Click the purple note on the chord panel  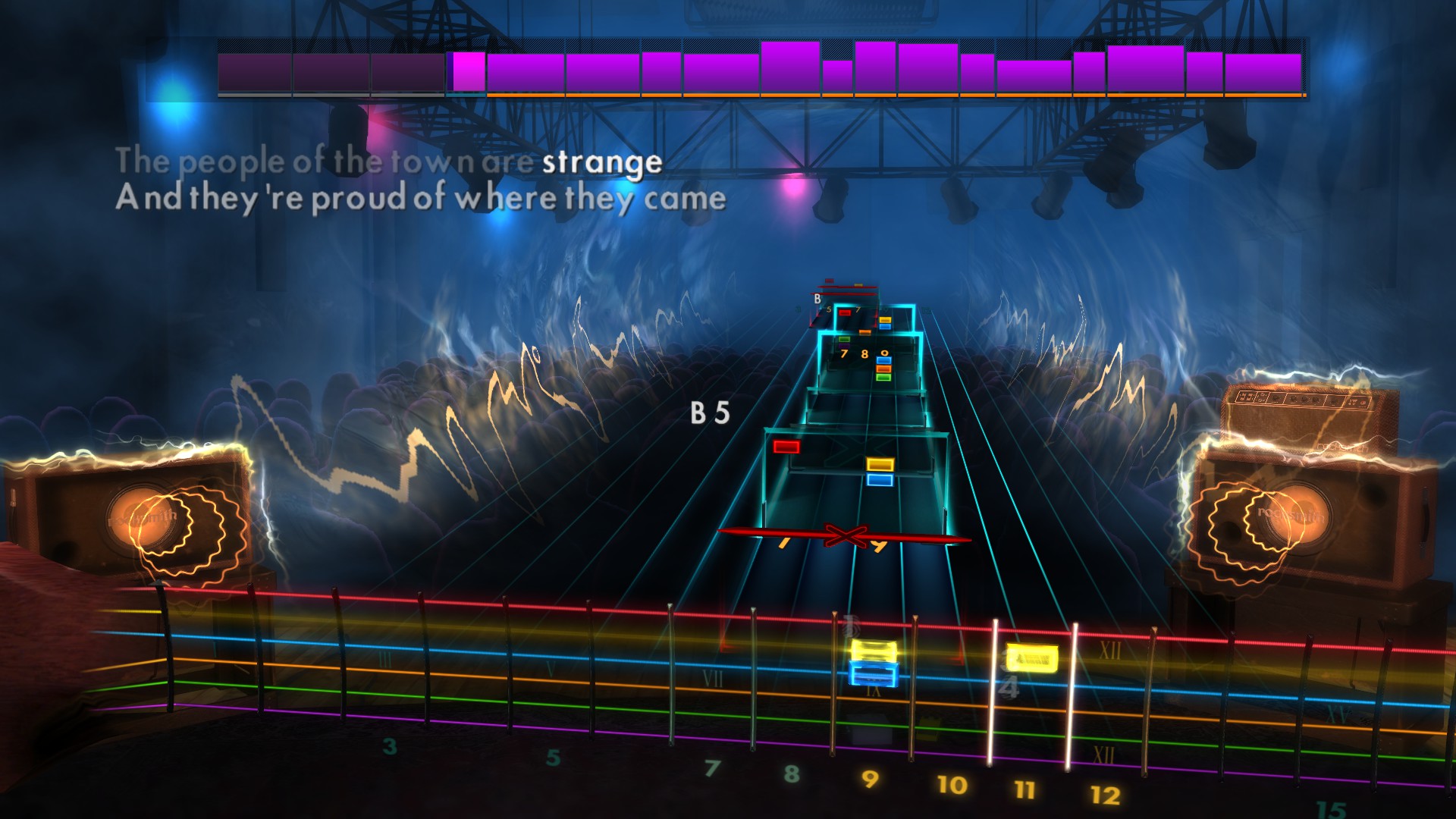coord(844,346)
